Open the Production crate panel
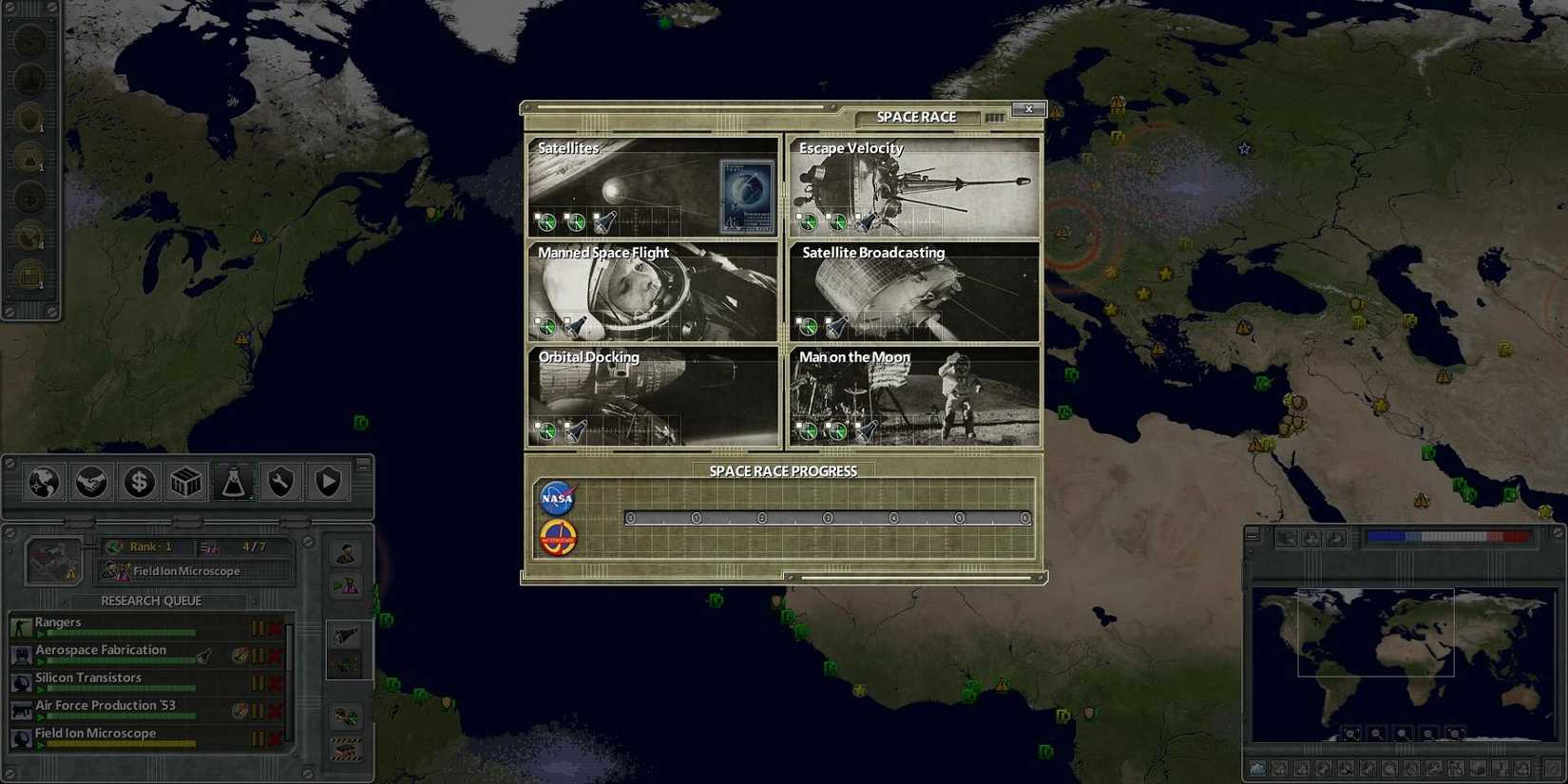Screen dimensions: 1568x784 (x=185, y=482)
